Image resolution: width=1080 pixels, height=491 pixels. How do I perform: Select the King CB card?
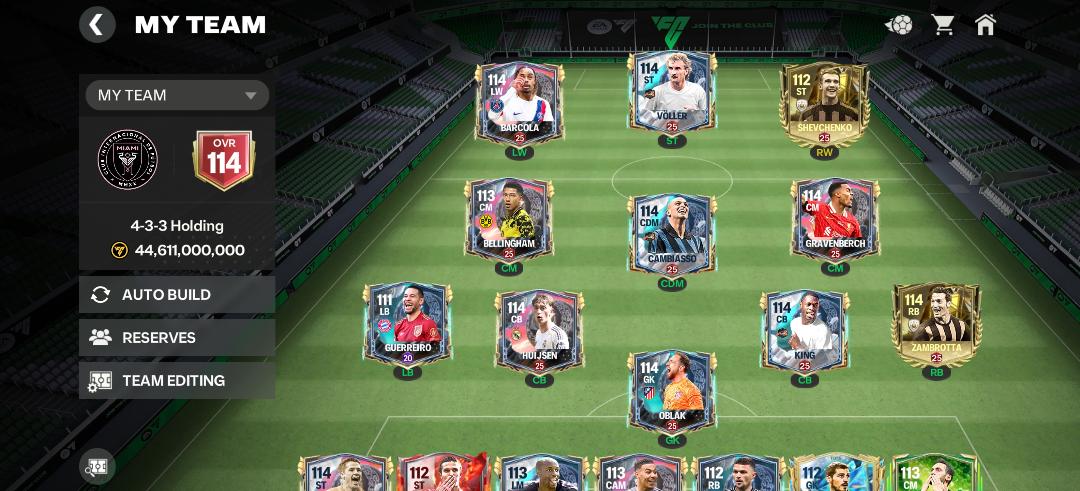coord(805,332)
